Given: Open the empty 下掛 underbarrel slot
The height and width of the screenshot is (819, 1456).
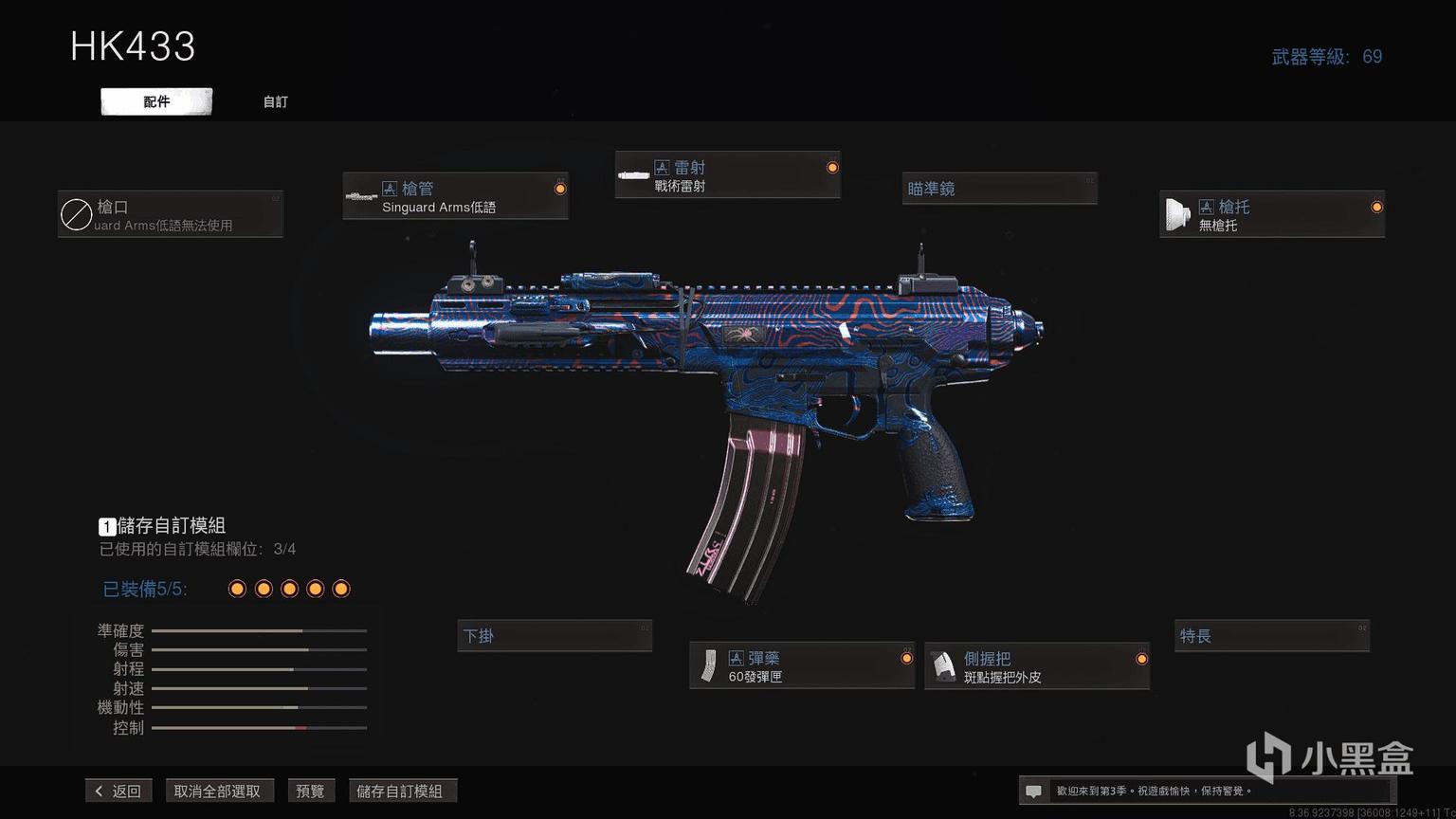Looking at the screenshot, I should 555,636.
